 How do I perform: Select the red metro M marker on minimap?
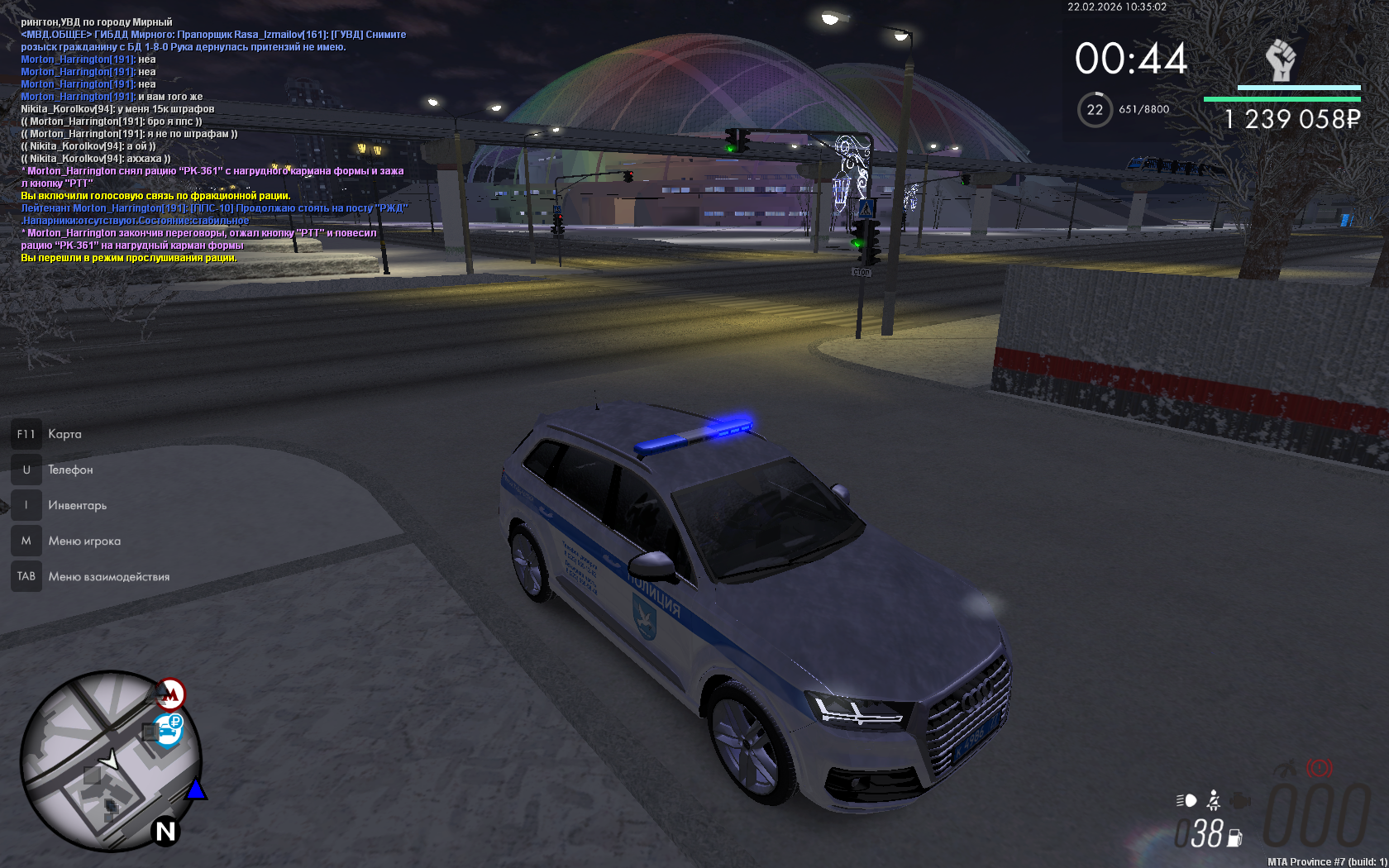coord(171,694)
